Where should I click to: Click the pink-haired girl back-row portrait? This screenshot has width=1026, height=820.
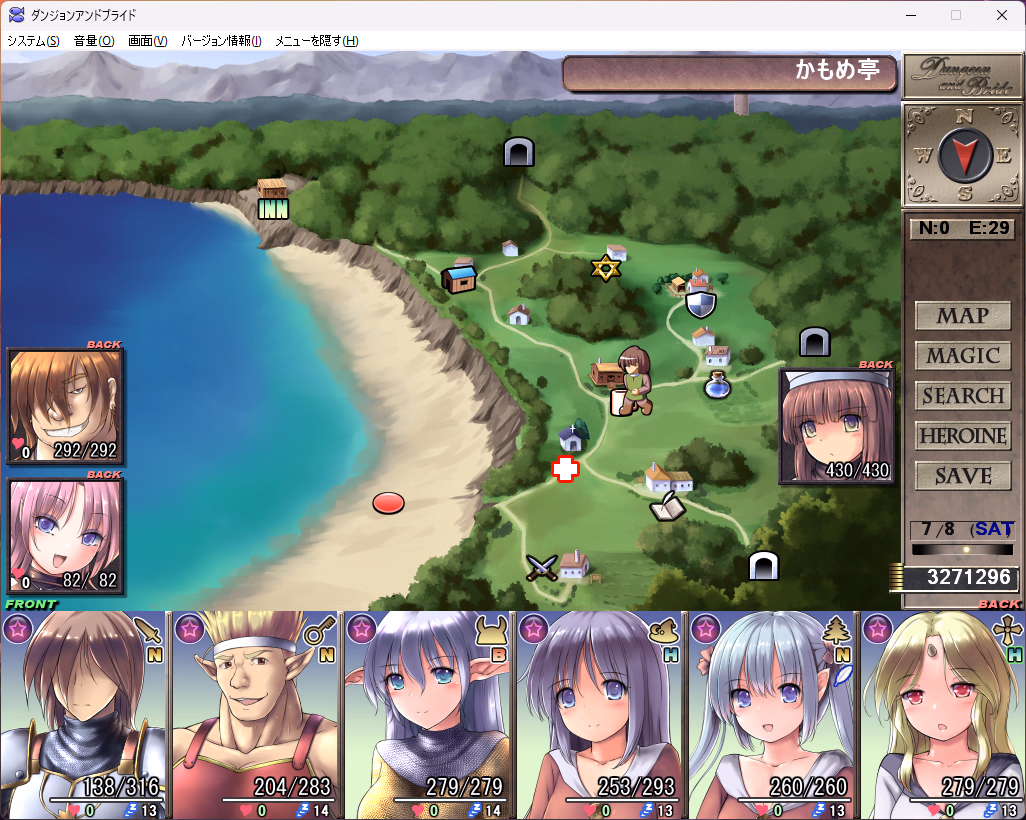(x=66, y=537)
